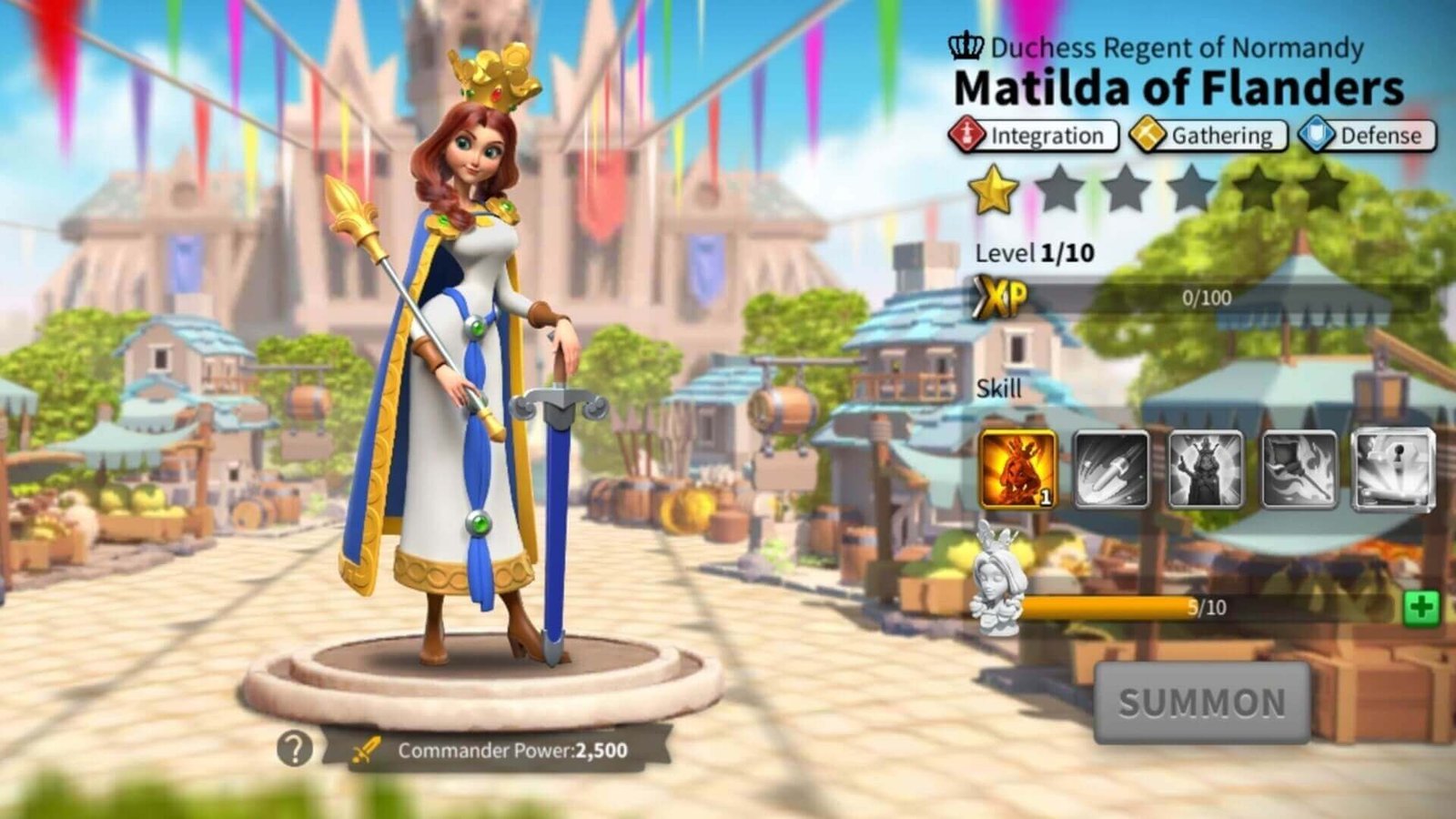Select the Gathering talent tag

click(x=1208, y=136)
